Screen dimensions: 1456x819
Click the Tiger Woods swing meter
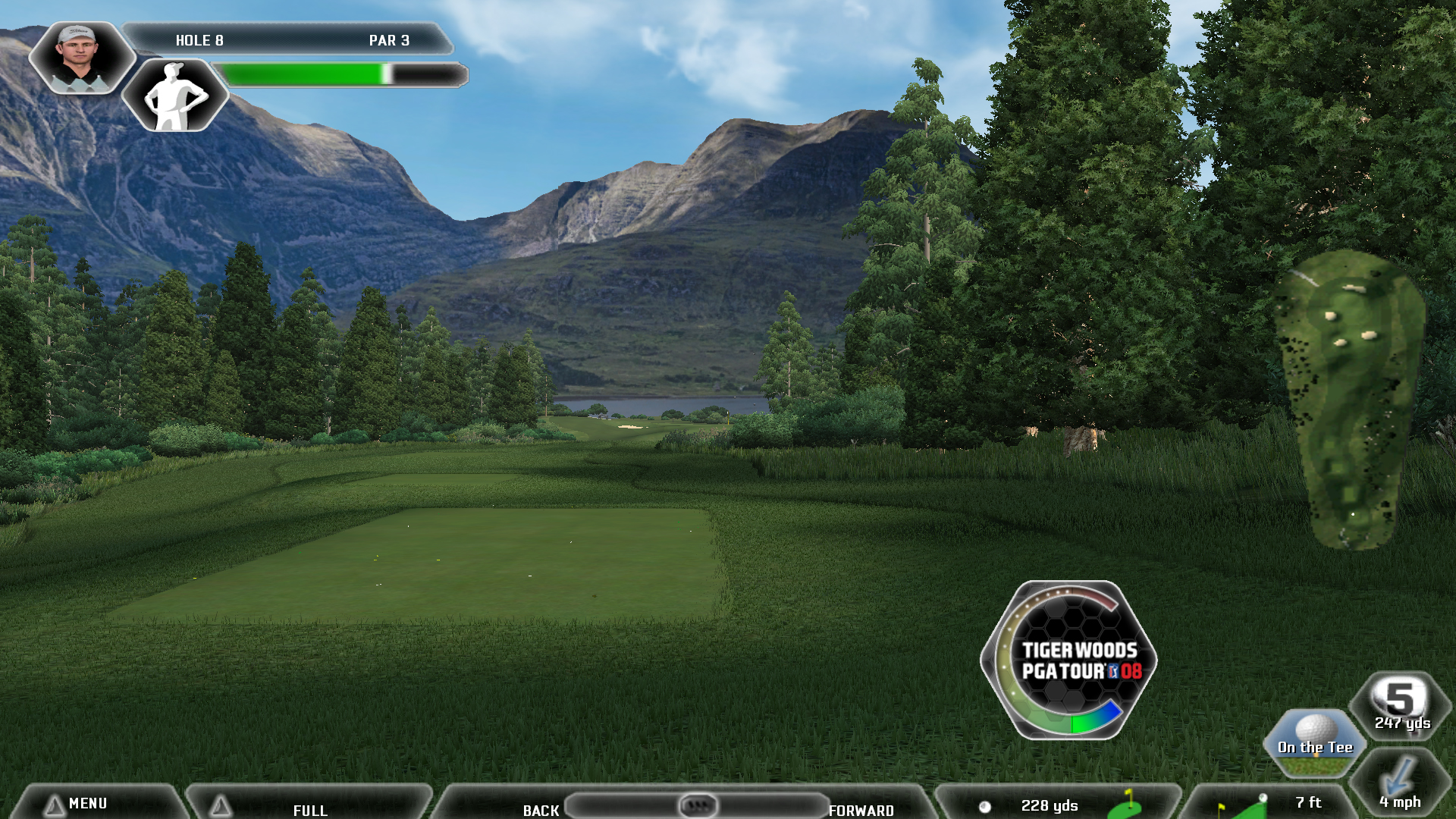pos(1069,660)
